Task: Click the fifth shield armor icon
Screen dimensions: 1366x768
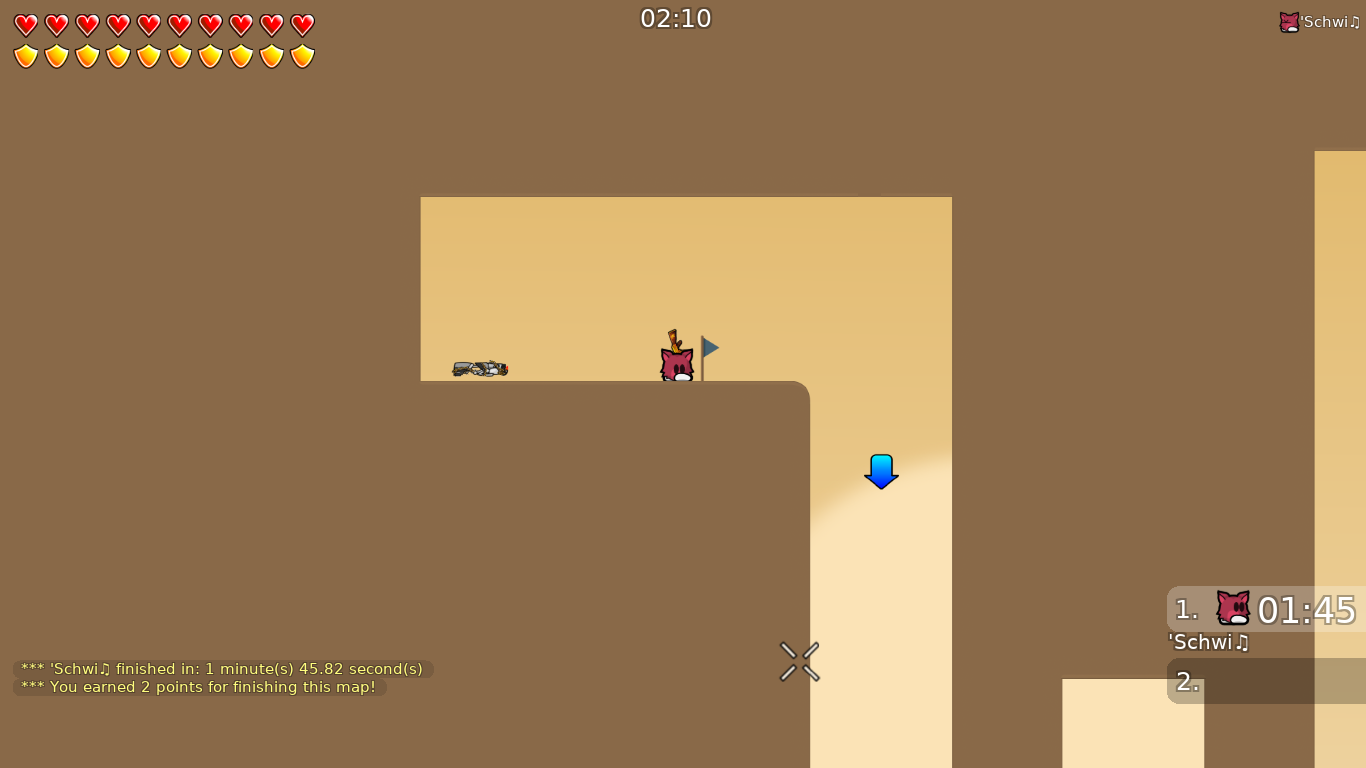Action: pos(148,55)
